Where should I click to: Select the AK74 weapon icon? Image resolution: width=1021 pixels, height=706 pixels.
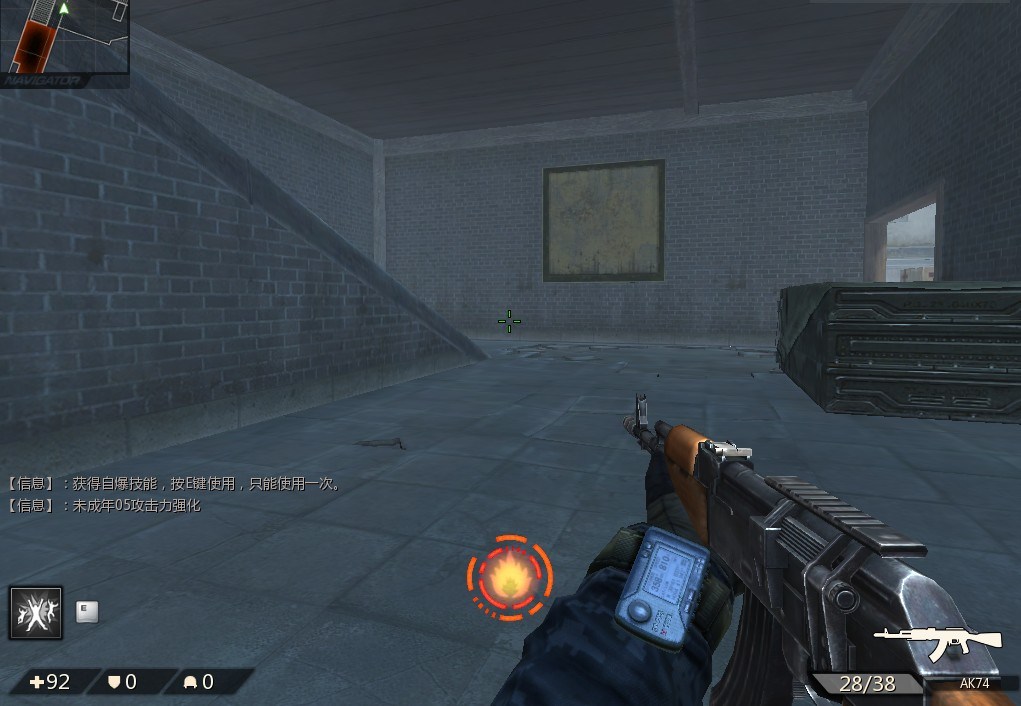937,643
